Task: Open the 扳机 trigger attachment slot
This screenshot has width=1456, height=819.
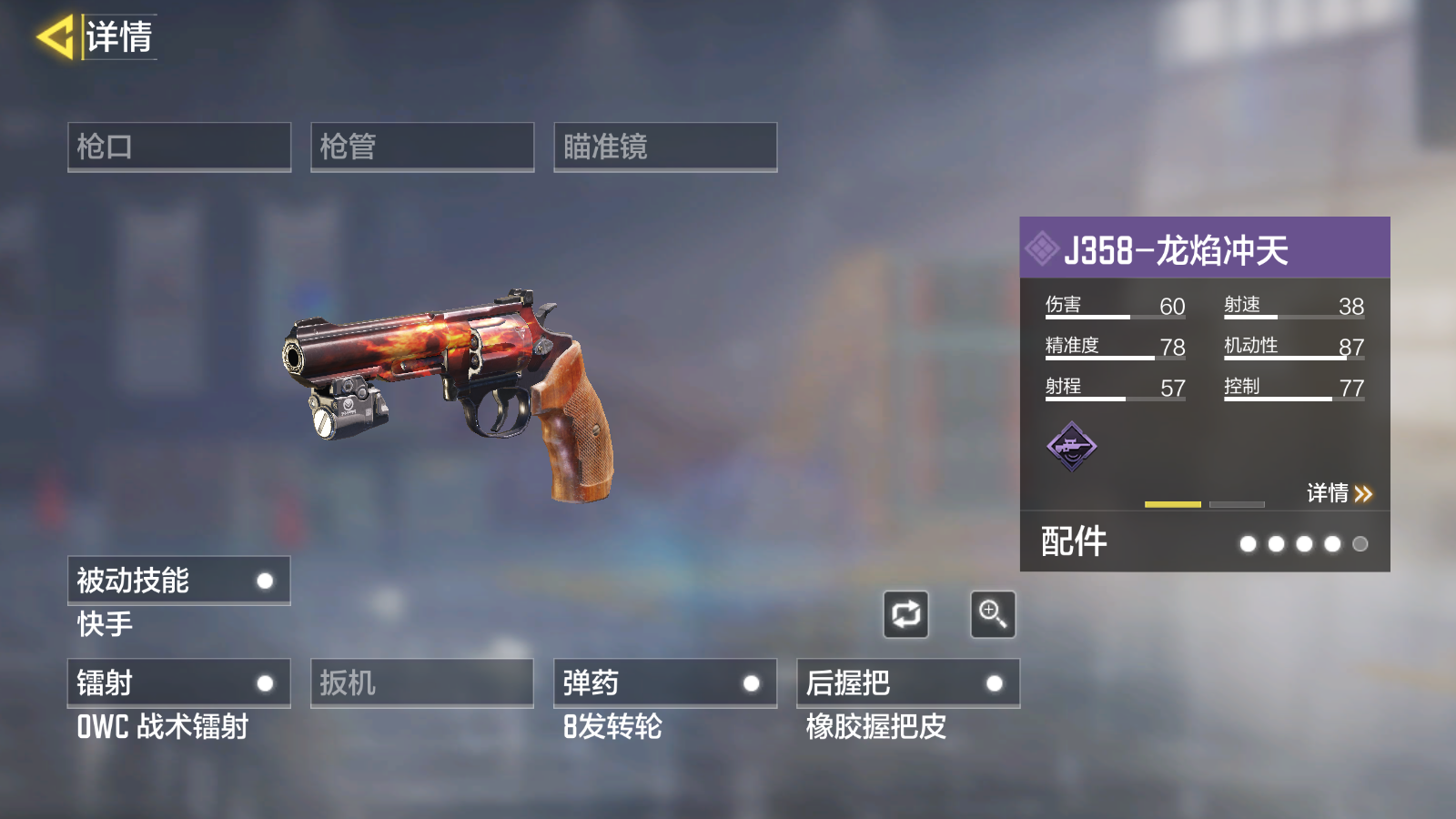Action: pyautogui.click(x=422, y=682)
